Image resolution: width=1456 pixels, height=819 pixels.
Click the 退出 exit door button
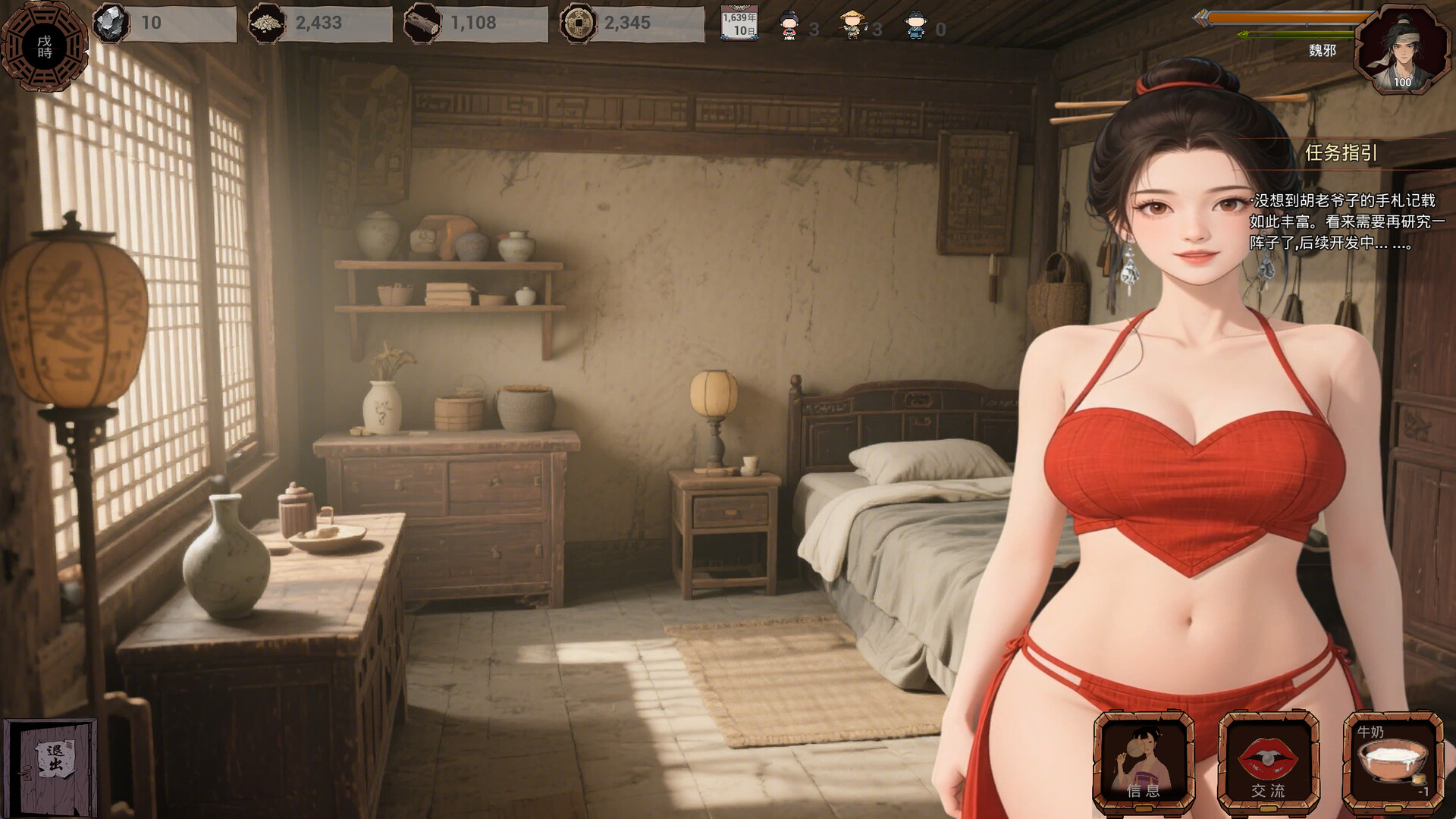coord(52,766)
